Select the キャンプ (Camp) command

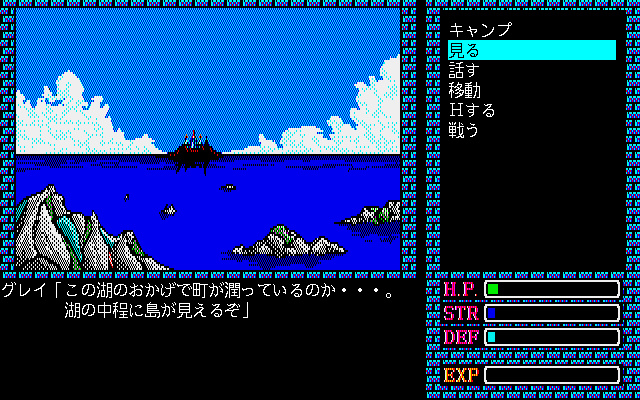pos(481,30)
